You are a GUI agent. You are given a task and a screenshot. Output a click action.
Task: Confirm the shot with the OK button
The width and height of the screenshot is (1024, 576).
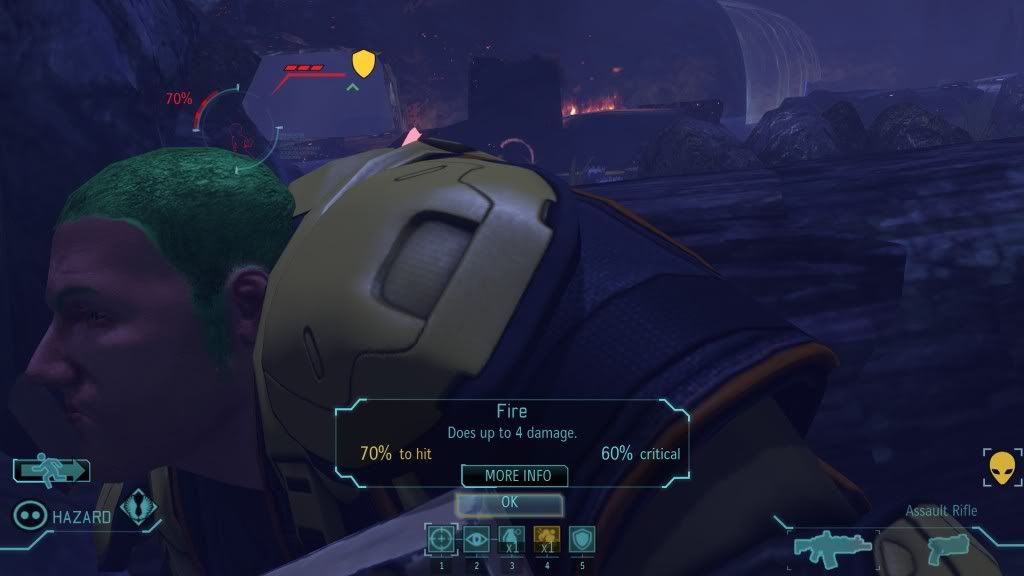tap(509, 502)
